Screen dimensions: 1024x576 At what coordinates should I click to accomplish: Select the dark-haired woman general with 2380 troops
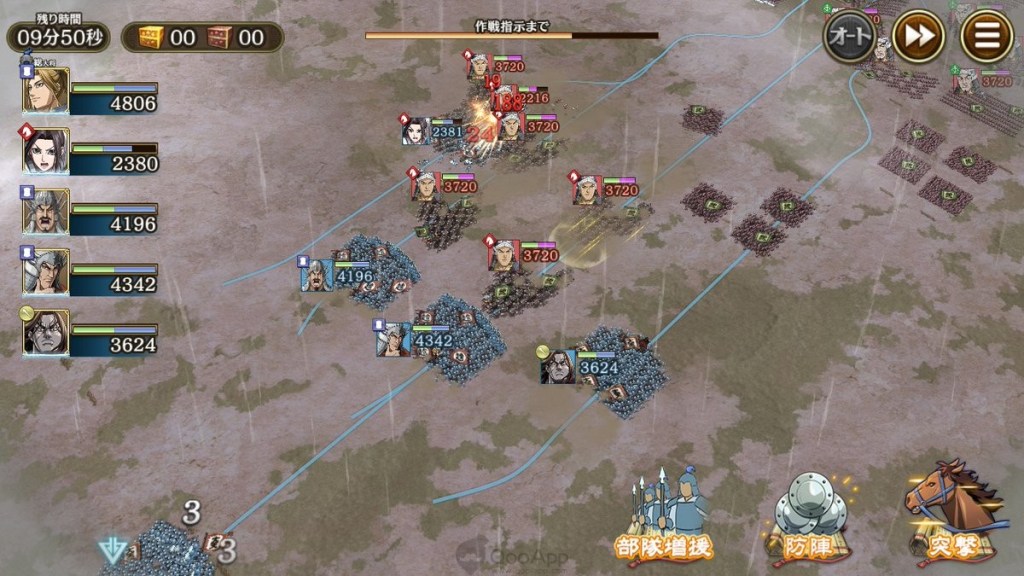47,152
